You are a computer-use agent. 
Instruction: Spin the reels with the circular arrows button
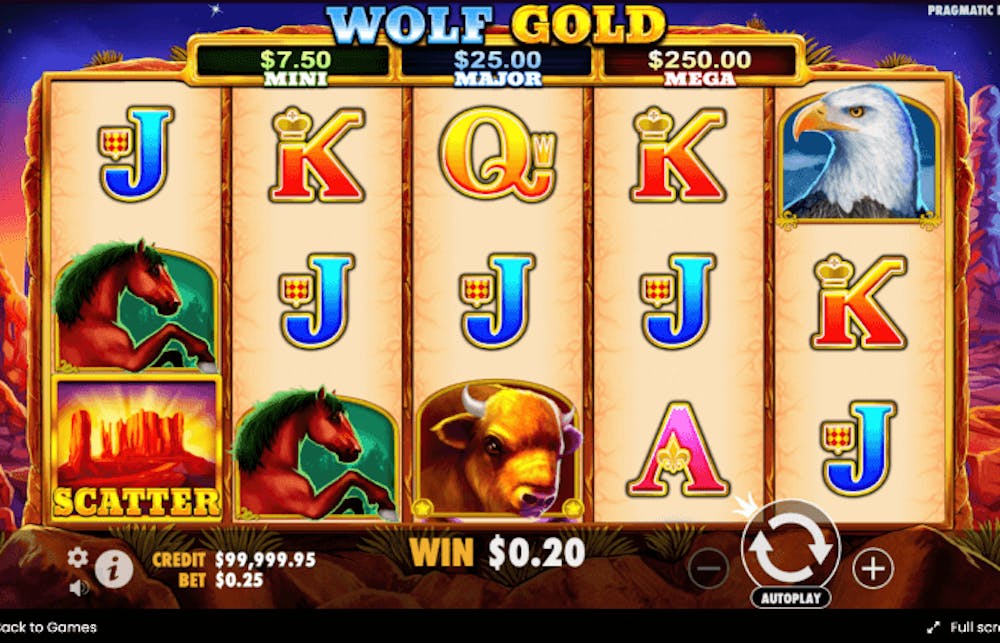pos(790,547)
